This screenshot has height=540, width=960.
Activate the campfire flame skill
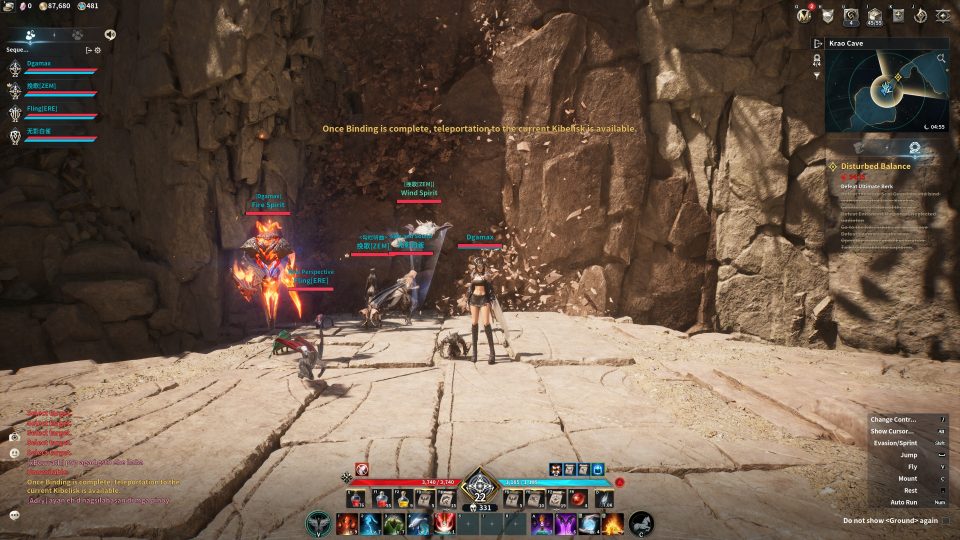pyautogui.click(x=612, y=523)
